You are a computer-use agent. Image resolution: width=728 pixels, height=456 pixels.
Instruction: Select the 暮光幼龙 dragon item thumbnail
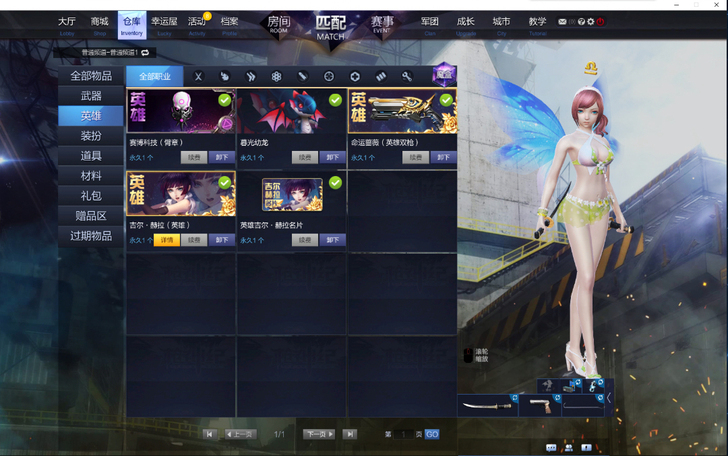(x=291, y=111)
